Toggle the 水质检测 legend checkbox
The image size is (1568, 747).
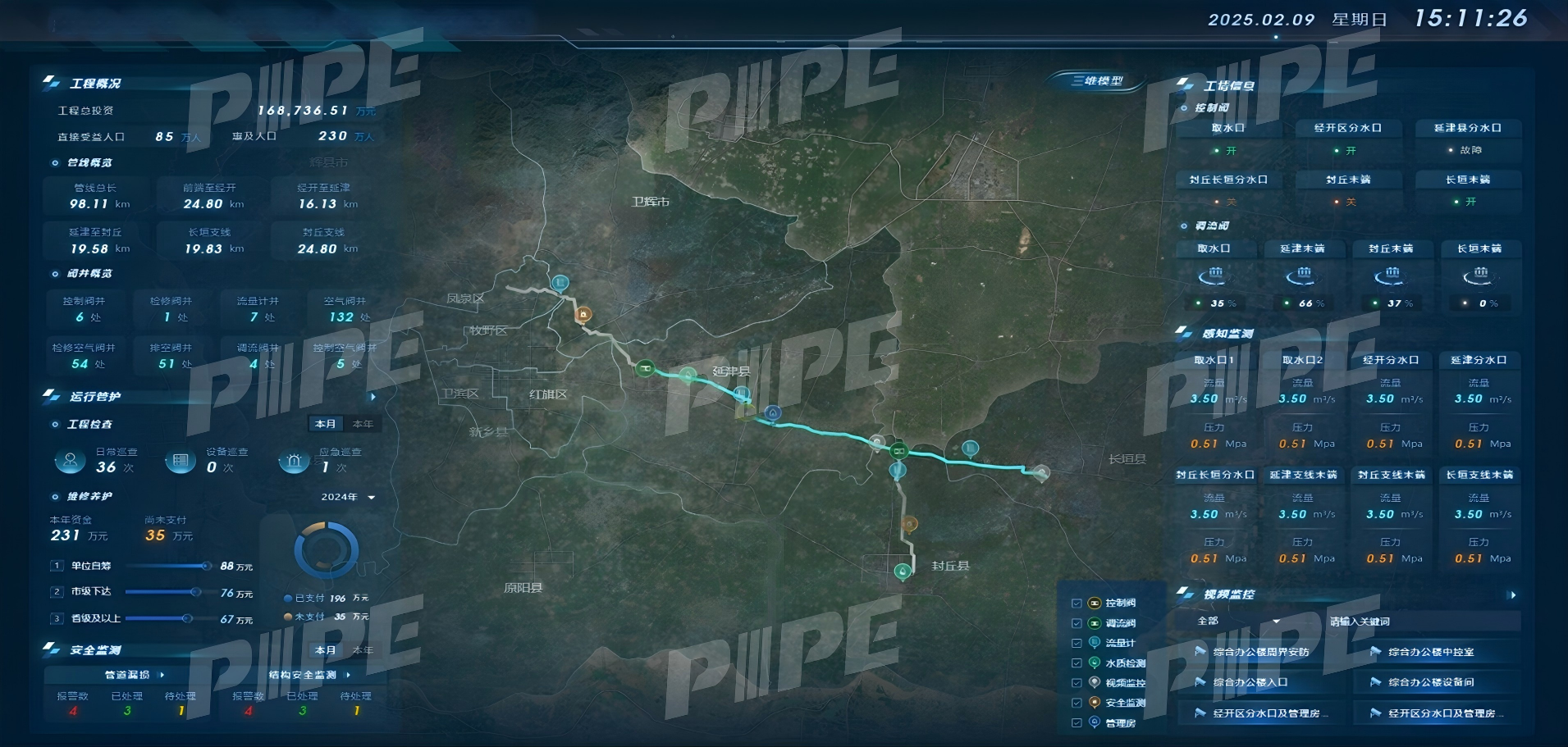[x=1077, y=663]
